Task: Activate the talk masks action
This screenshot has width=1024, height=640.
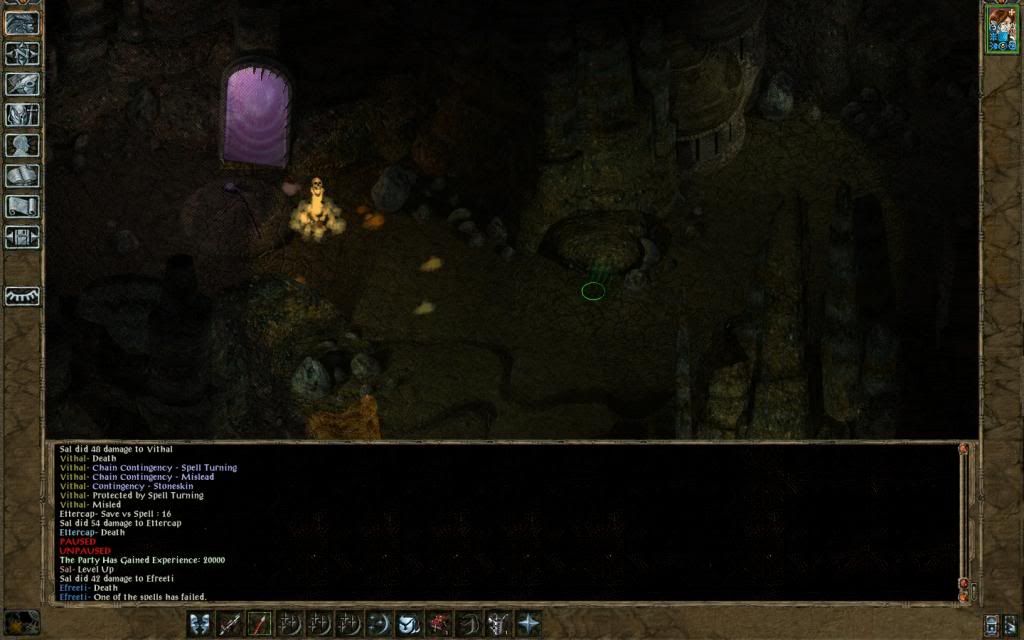Action: 200,623
